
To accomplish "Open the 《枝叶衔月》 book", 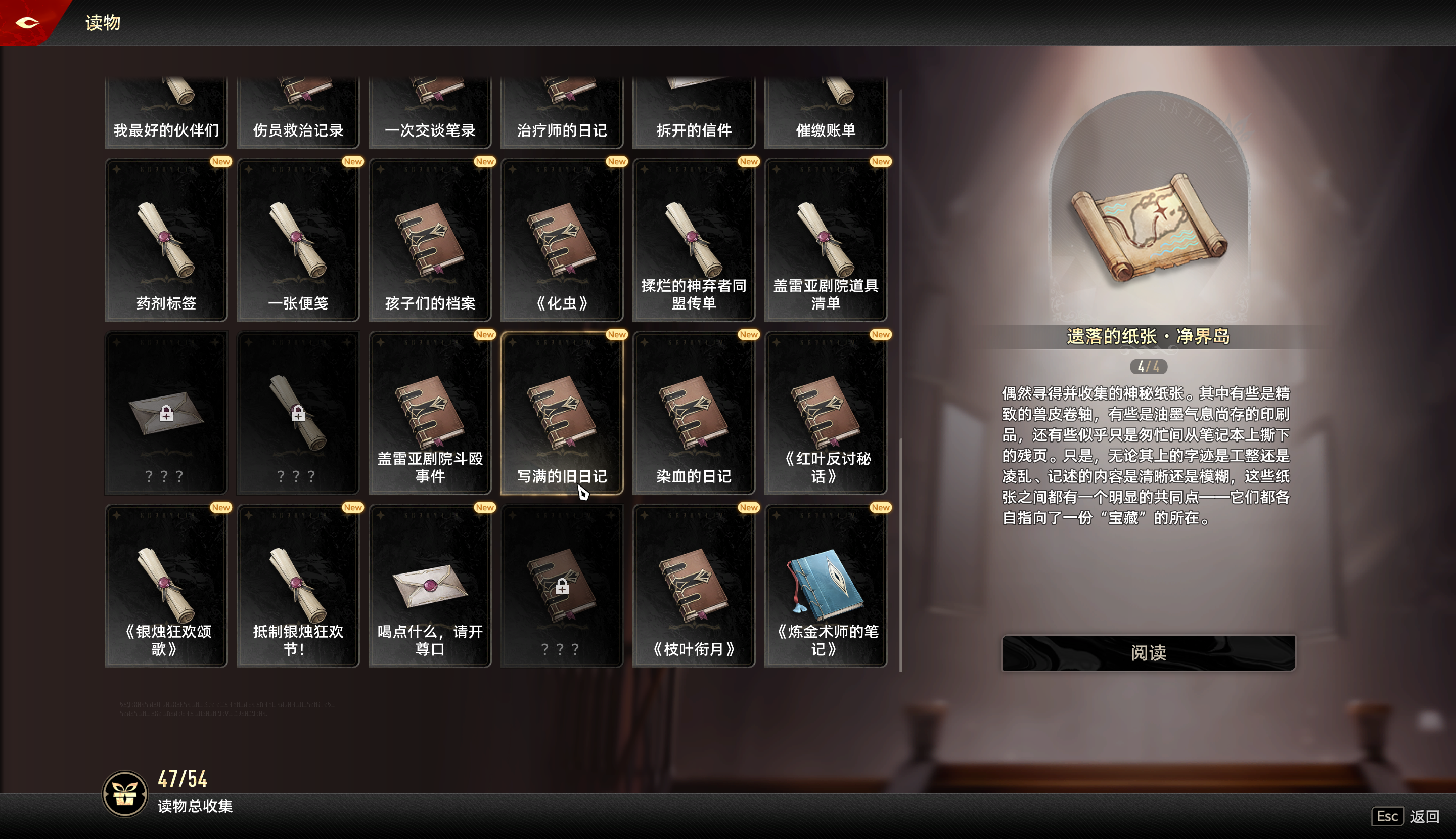I will (693, 585).
